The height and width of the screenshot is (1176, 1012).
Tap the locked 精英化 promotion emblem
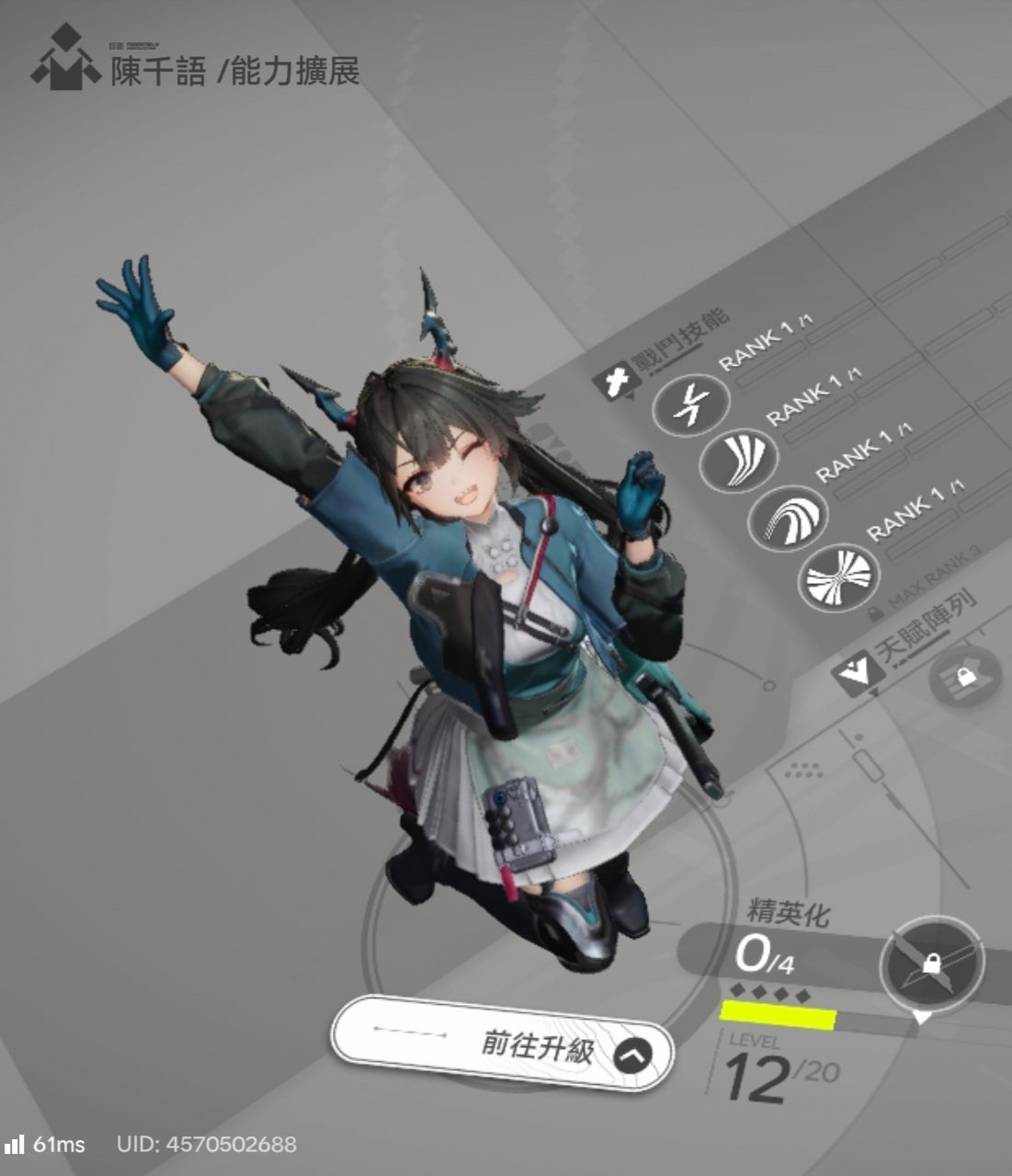point(930,965)
